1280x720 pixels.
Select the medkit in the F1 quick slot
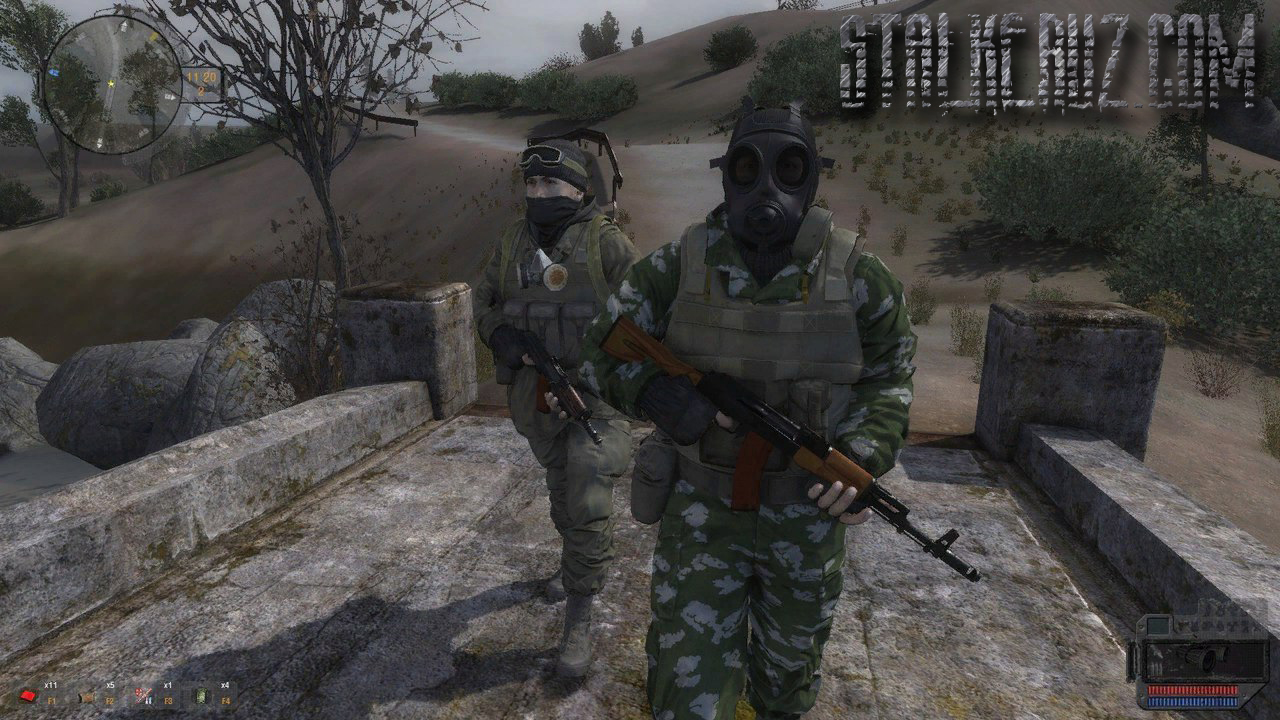29,695
